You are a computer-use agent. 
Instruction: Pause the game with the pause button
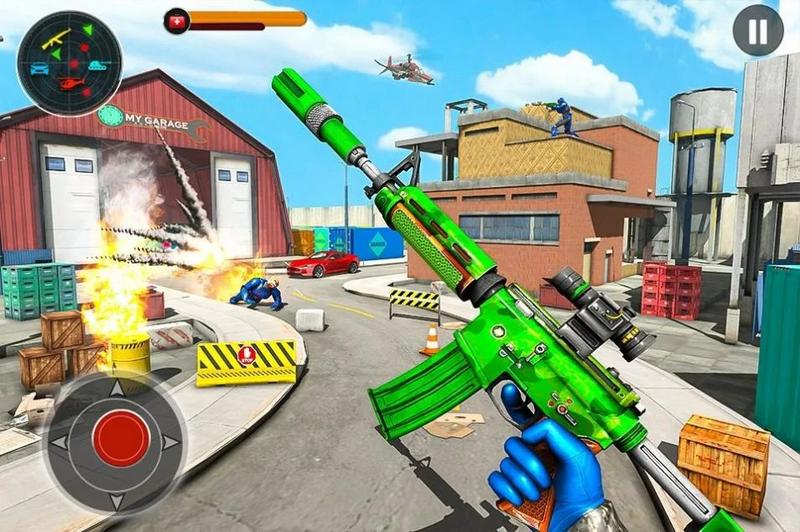pyautogui.click(x=757, y=31)
